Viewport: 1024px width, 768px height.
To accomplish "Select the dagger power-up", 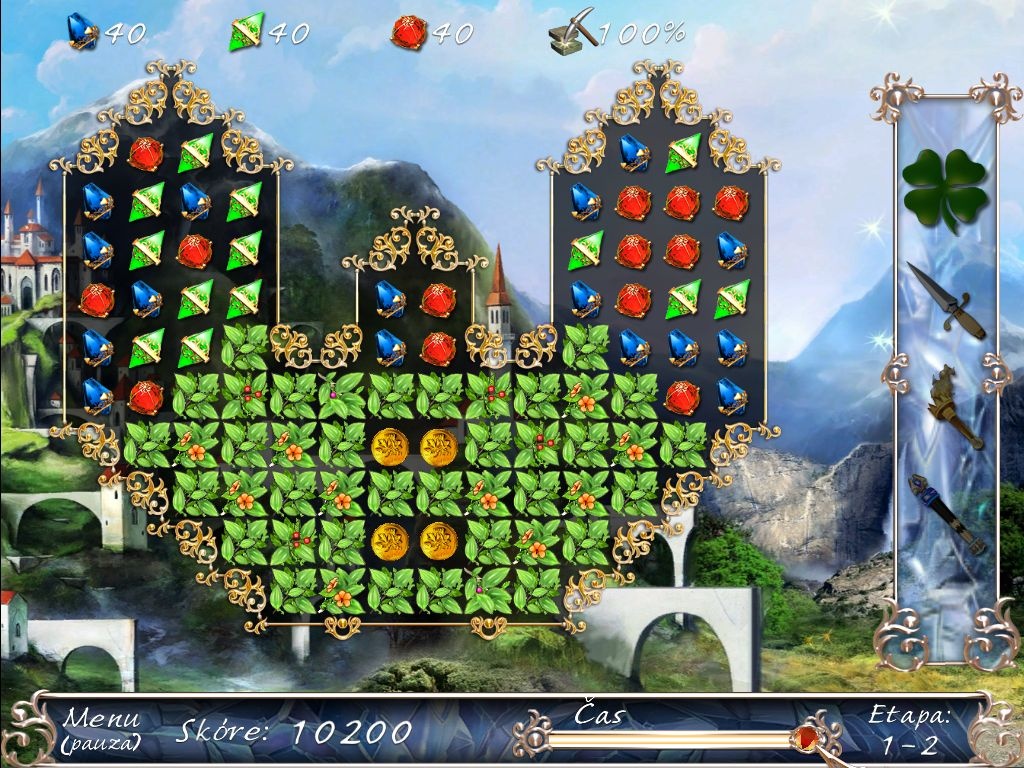I will click(945, 300).
